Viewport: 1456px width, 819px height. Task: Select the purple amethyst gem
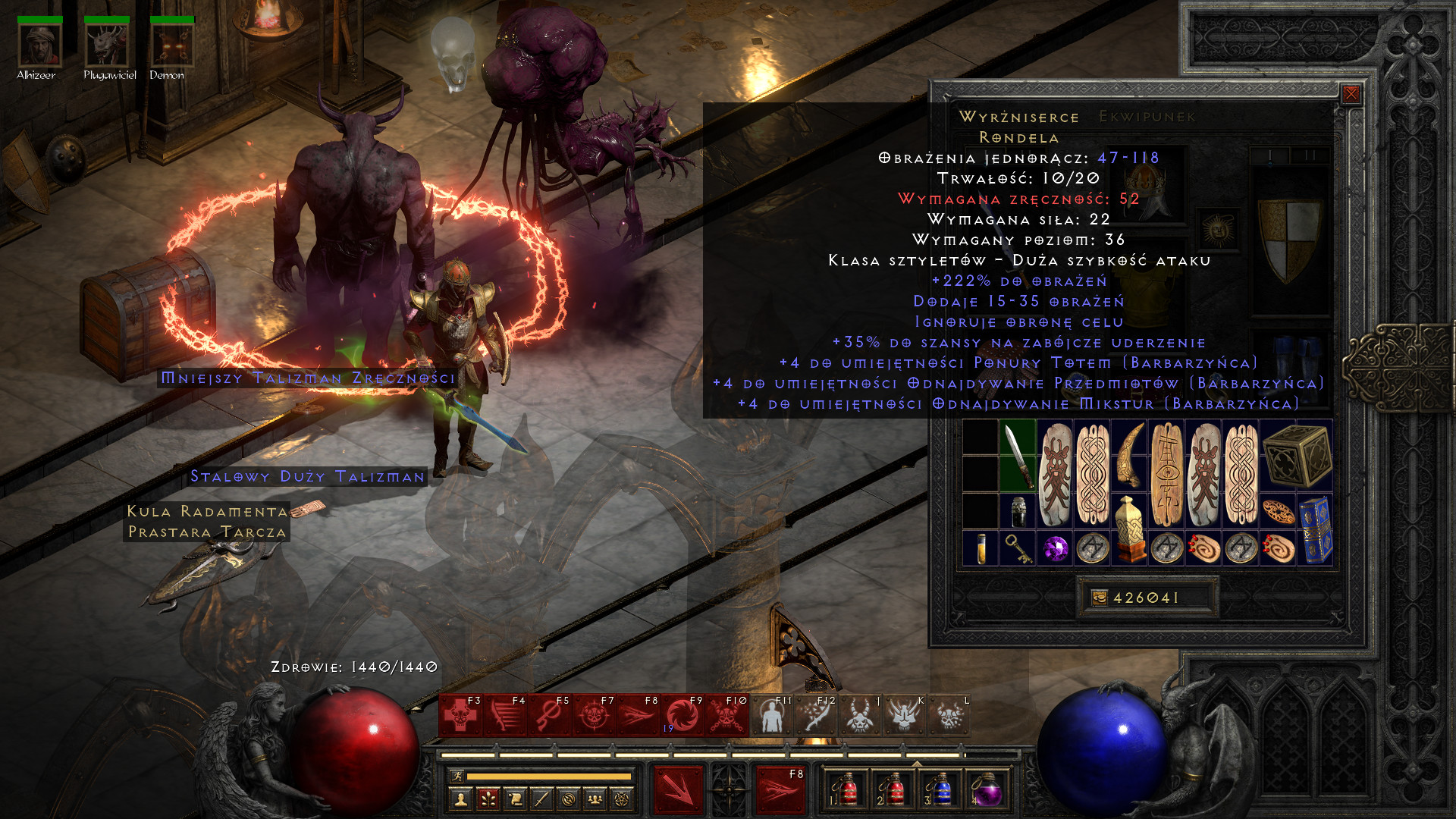[1055, 548]
